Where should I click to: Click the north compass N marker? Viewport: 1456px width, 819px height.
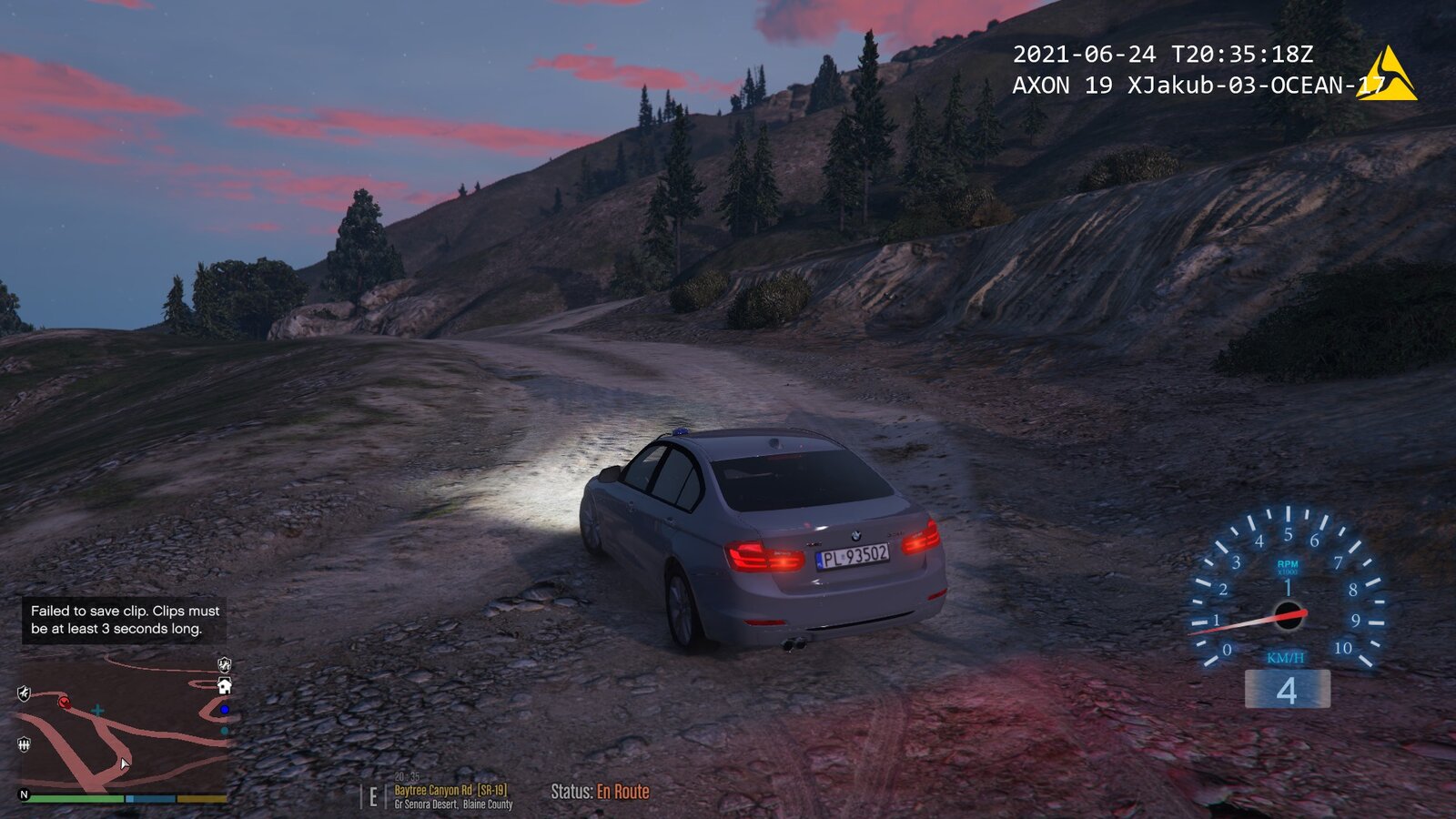coord(25,794)
